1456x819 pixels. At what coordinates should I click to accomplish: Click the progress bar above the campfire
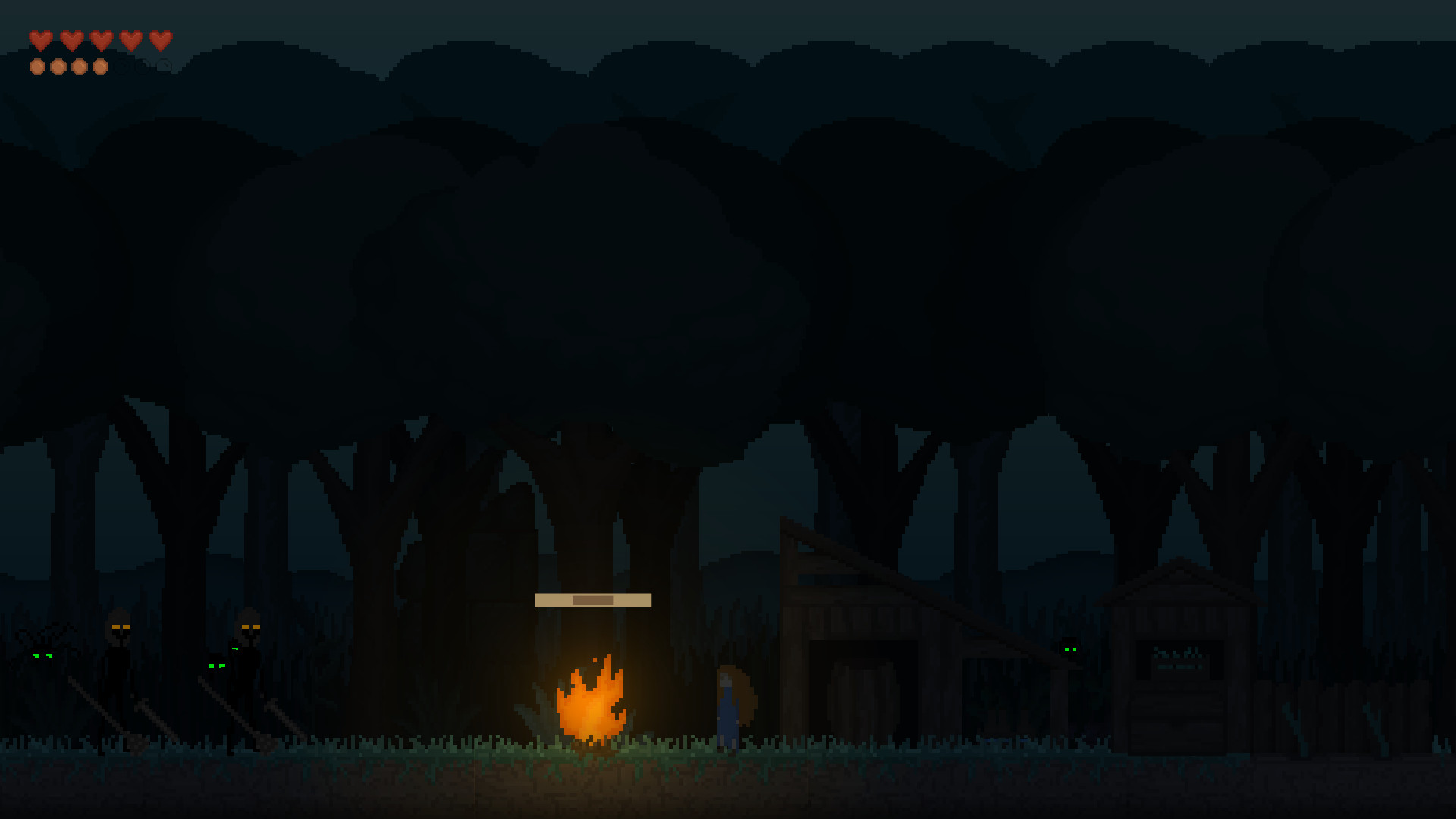593,599
